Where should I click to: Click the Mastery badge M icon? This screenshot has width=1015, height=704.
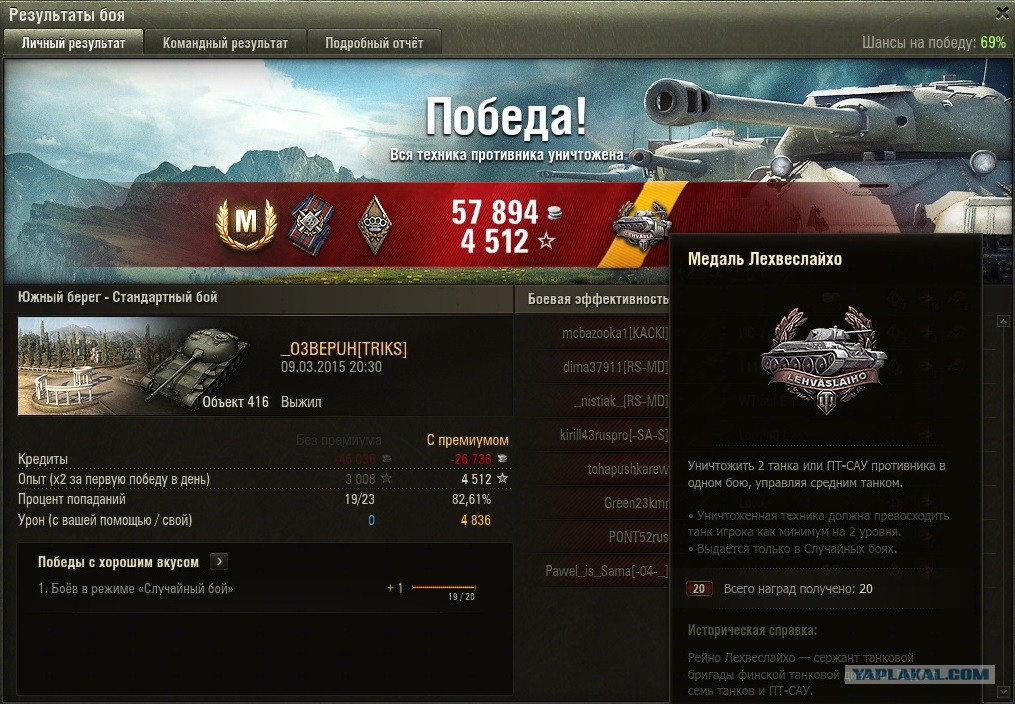(x=245, y=221)
